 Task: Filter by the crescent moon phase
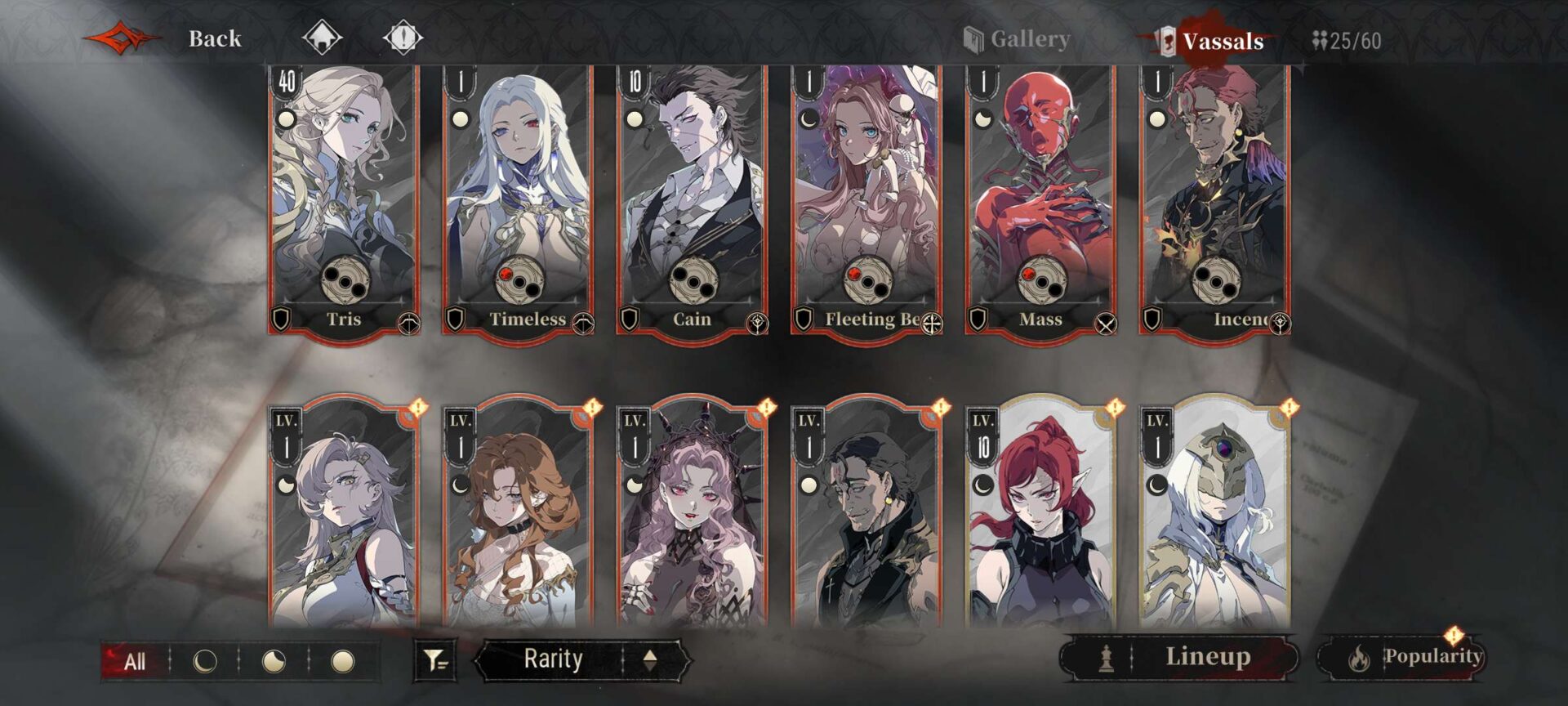click(x=204, y=661)
